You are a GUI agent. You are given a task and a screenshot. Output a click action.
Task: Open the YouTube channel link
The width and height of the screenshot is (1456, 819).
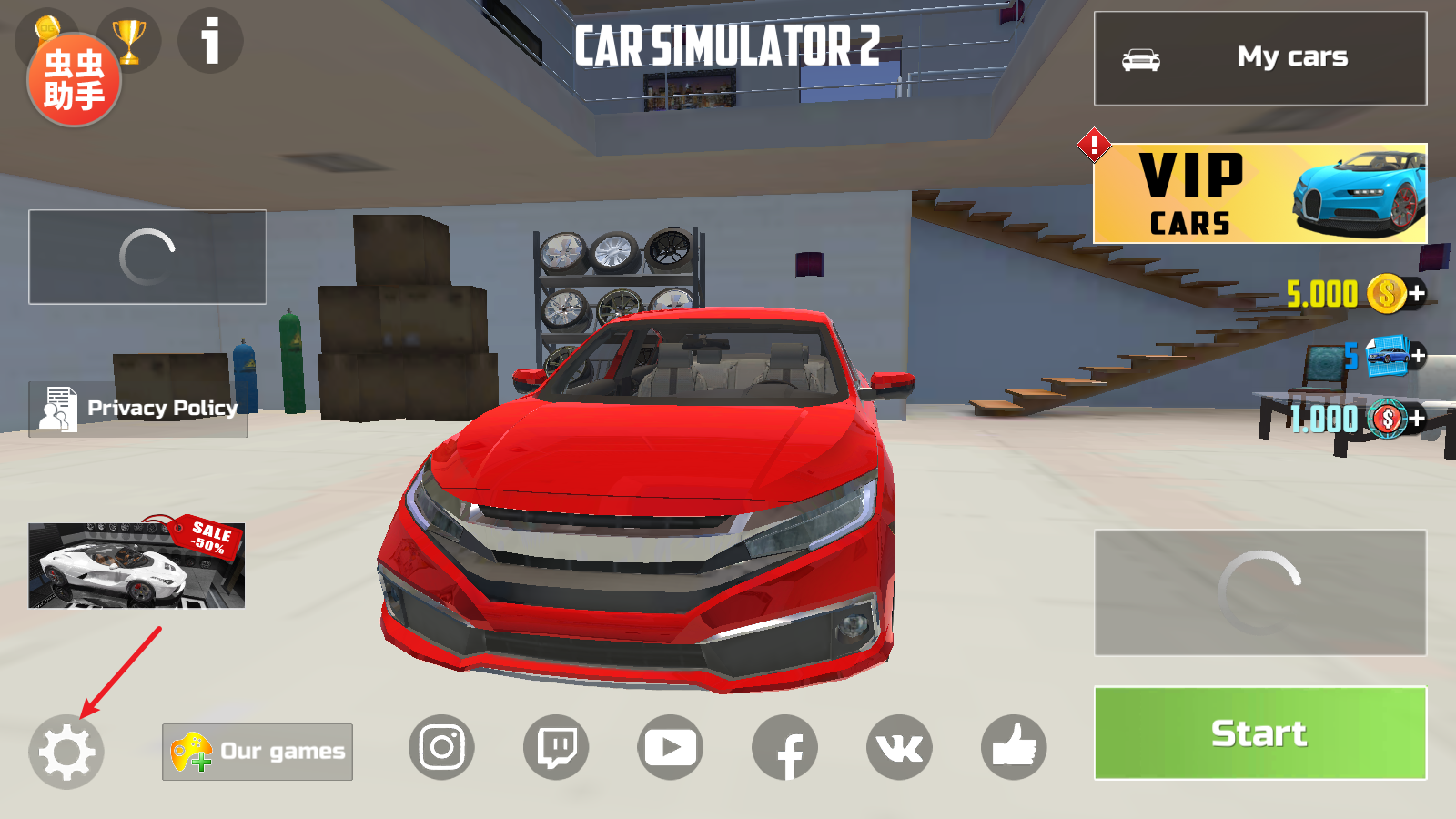(x=671, y=748)
